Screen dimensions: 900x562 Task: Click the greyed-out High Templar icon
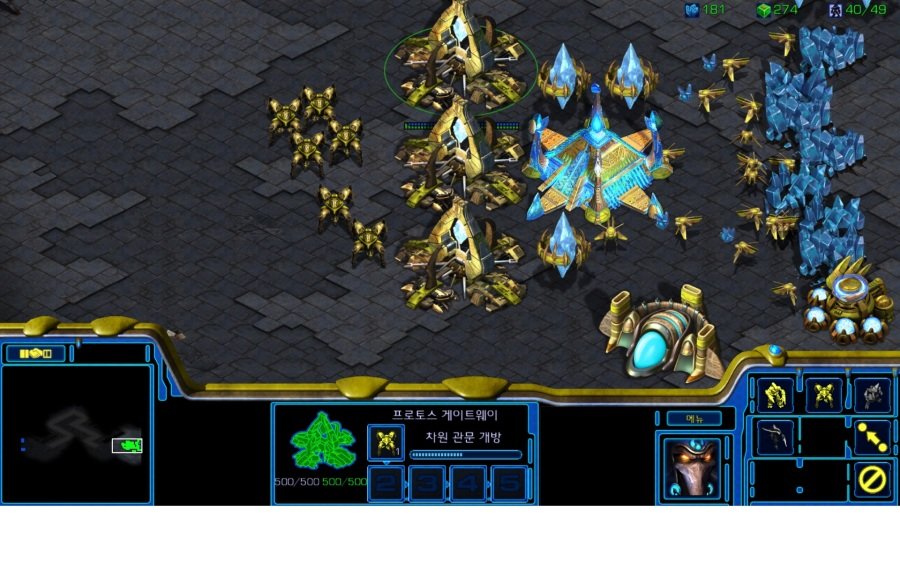(x=872, y=396)
